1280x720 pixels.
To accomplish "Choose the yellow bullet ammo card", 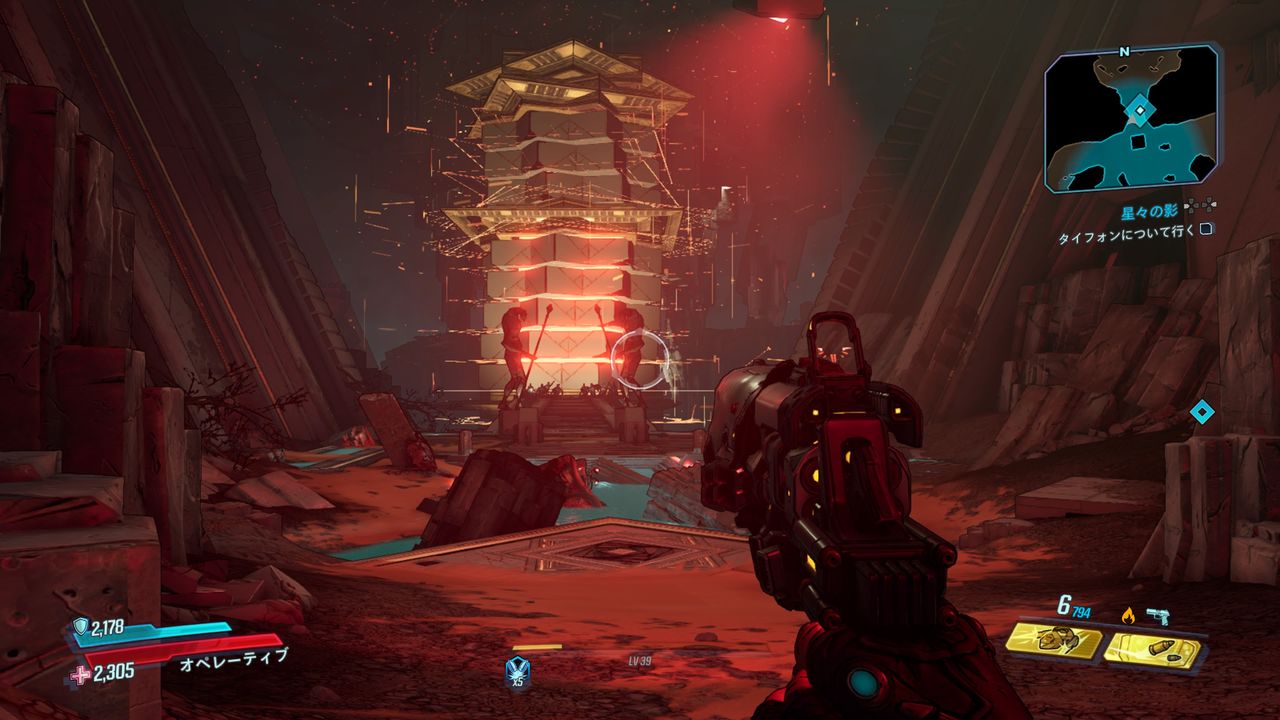I will click(1152, 650).
